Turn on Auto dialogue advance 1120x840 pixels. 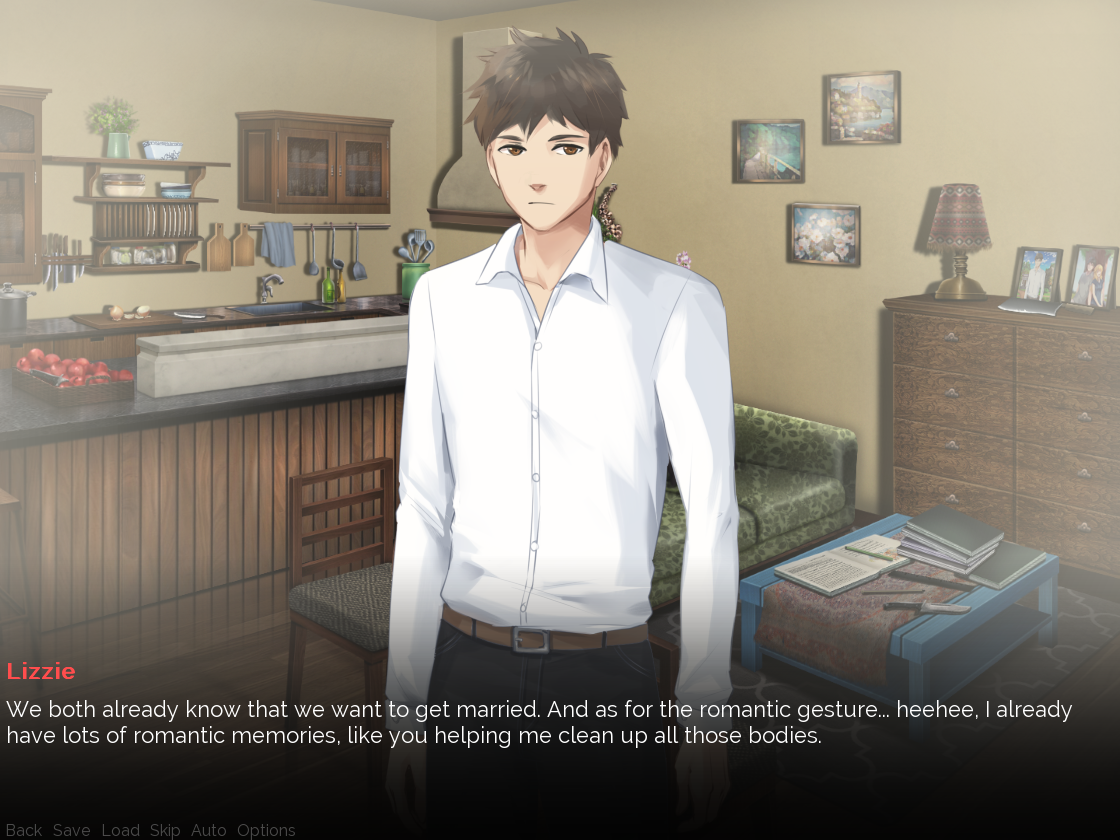coord(208,830)
